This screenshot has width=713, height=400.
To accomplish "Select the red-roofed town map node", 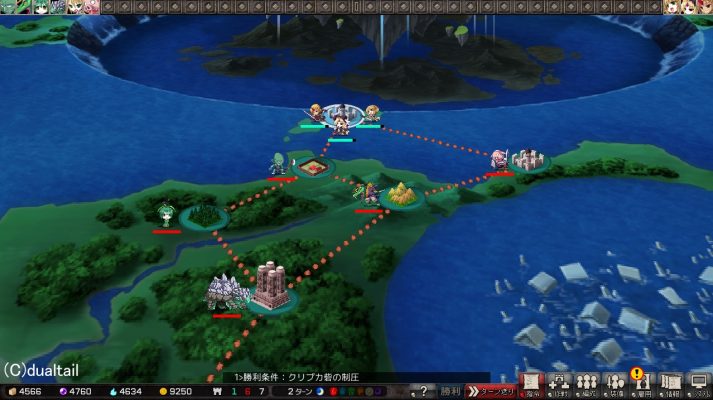I will click(314, 165).
